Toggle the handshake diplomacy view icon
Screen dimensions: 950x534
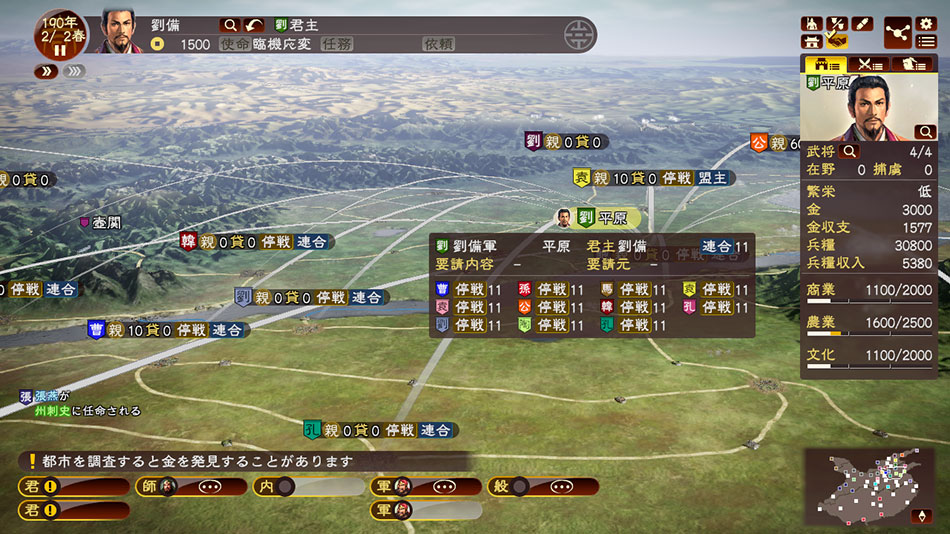(837, 41)
